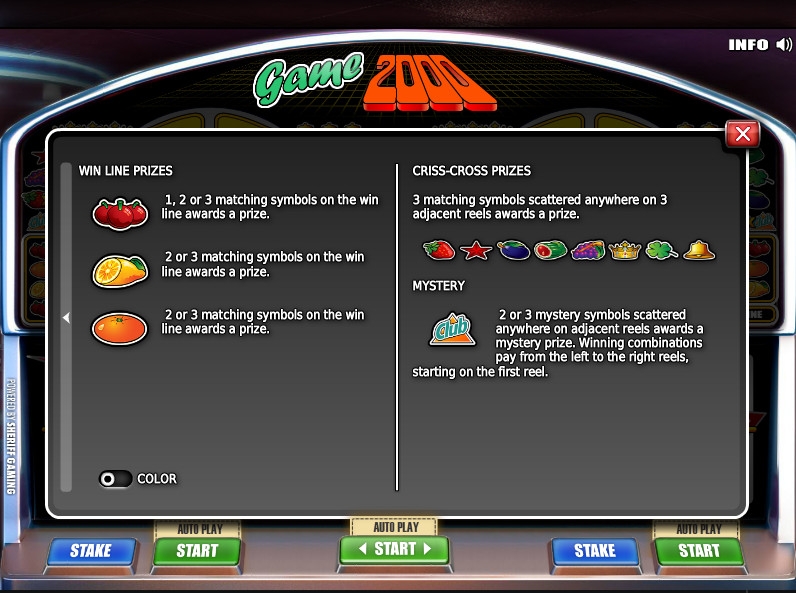Screen dimensions: 796x593
Task: Close the prize info panel
Action: pyautogui.click(x=742, y=133)
